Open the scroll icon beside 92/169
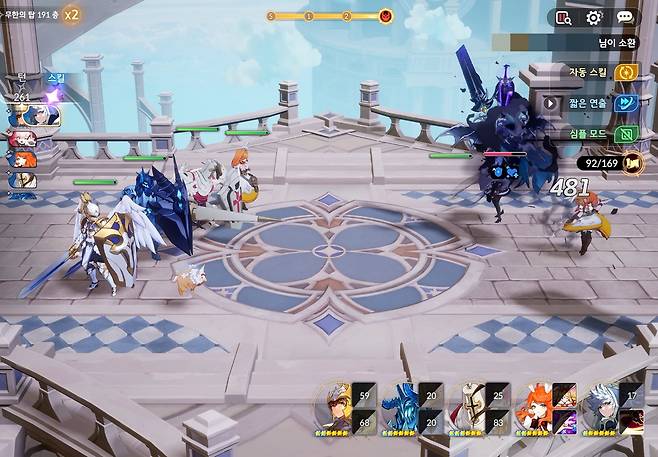658x457 pixels. [631, 161]
